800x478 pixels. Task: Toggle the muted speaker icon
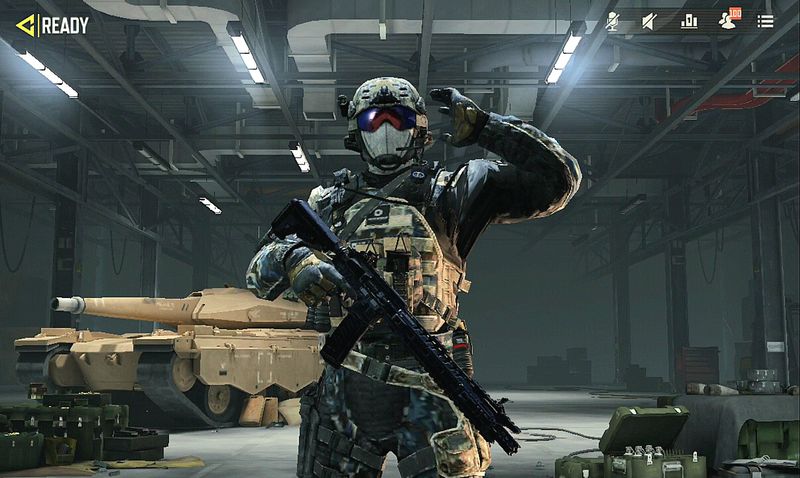(x=649, y=21)
